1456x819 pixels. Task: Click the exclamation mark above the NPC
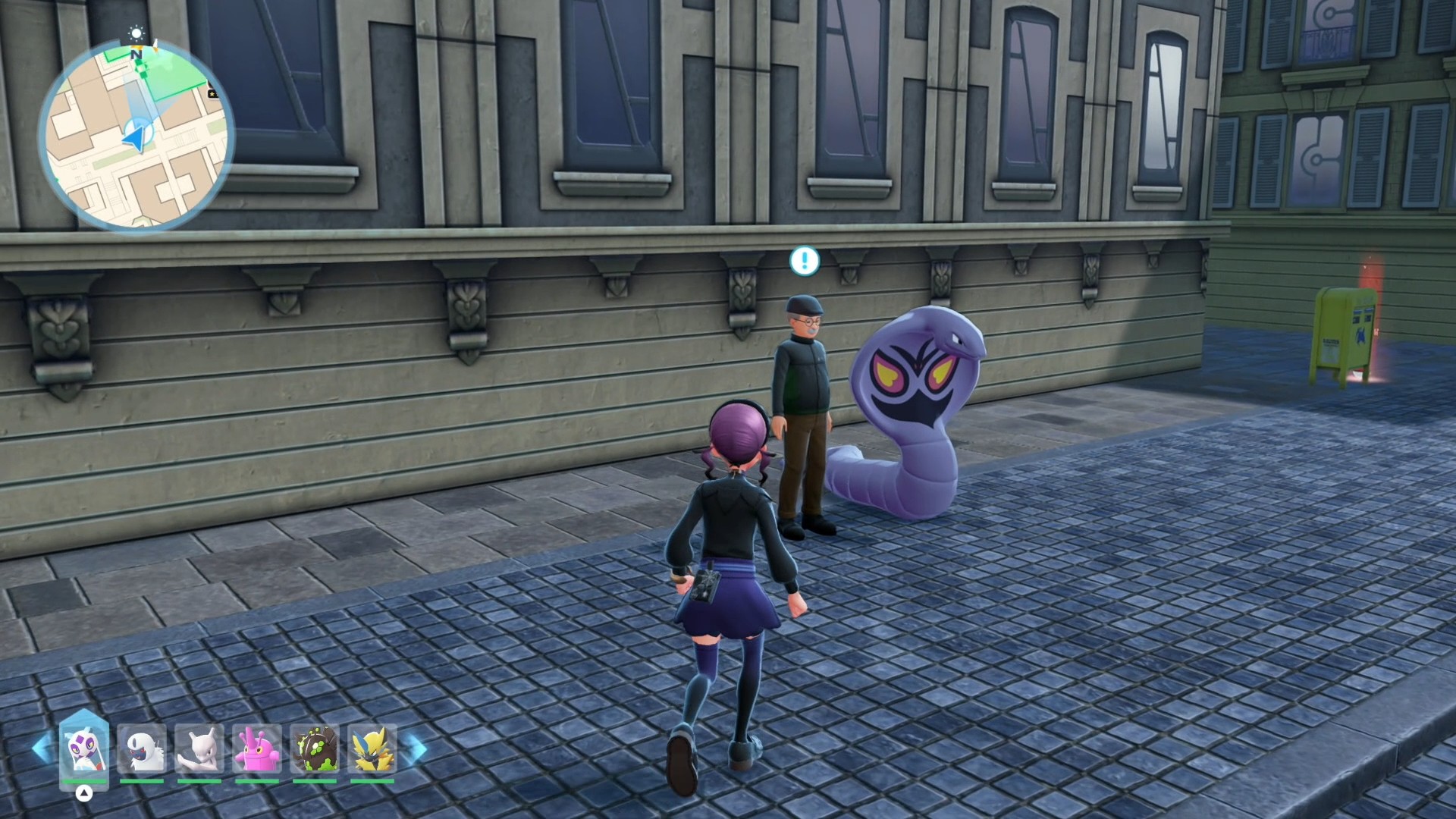(805, 261)
